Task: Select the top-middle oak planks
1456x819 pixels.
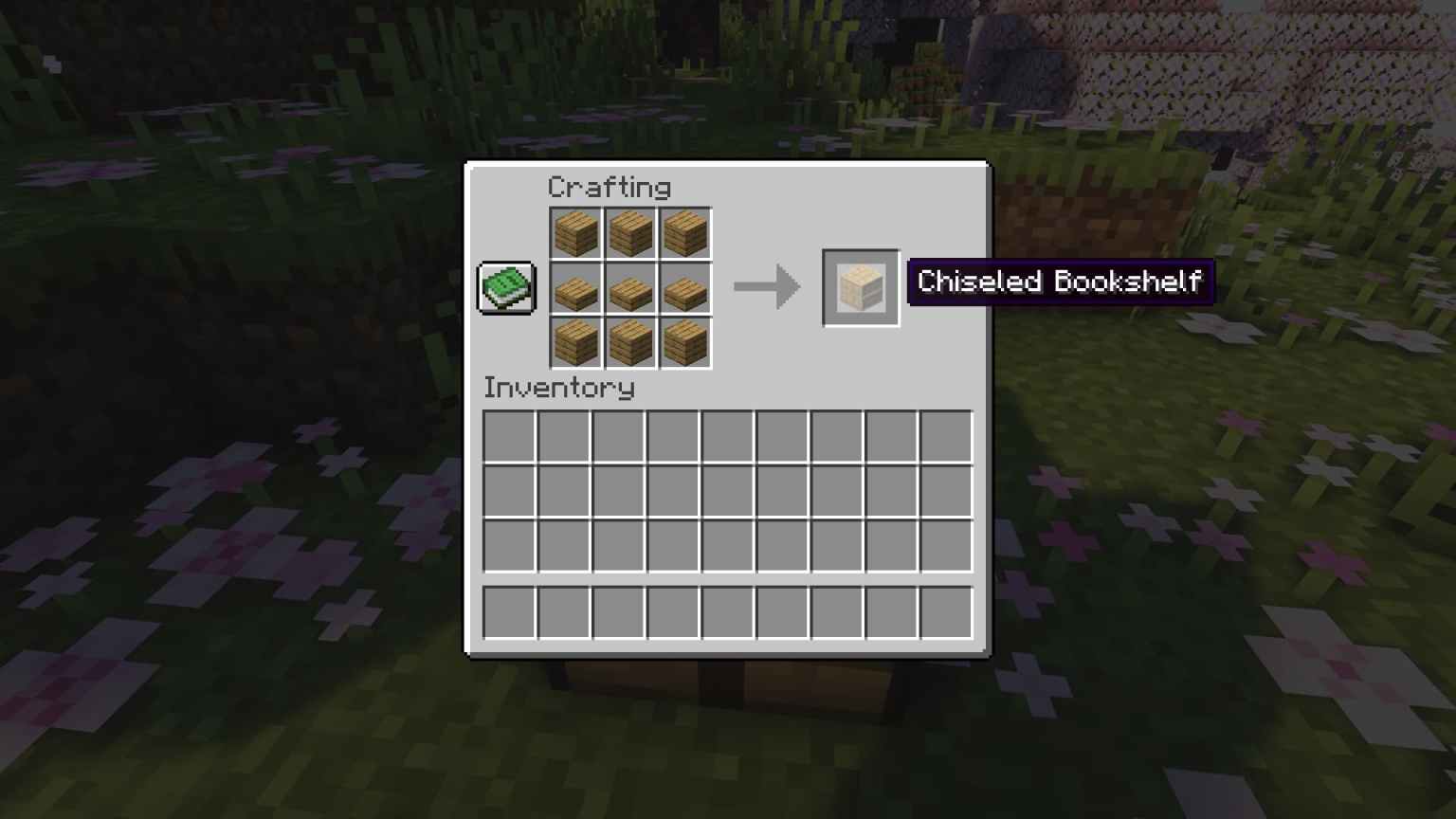Action: tap(630, 232)
